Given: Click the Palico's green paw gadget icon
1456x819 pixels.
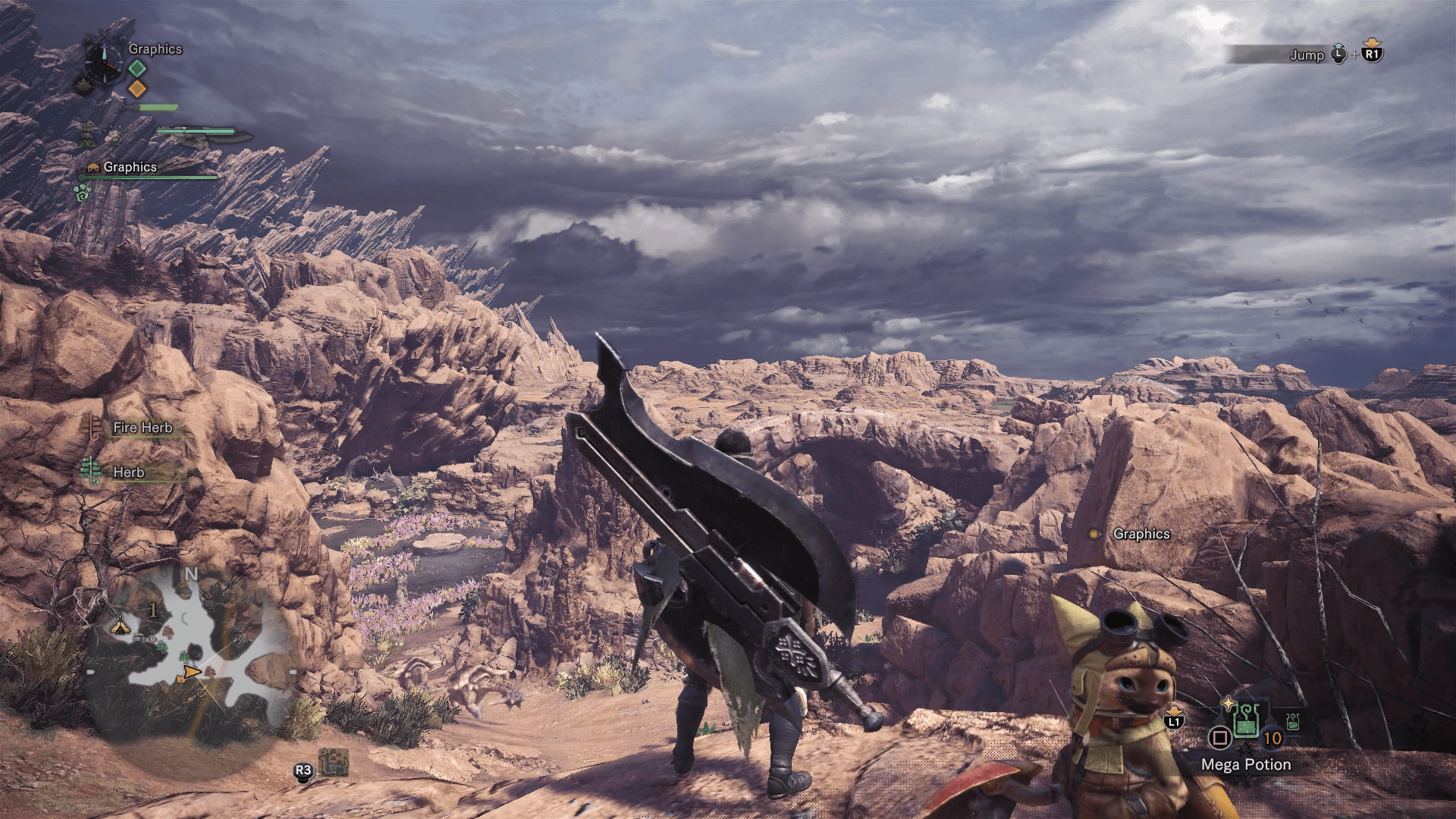Looking at the screenshot, I should (x=82, y=193).
